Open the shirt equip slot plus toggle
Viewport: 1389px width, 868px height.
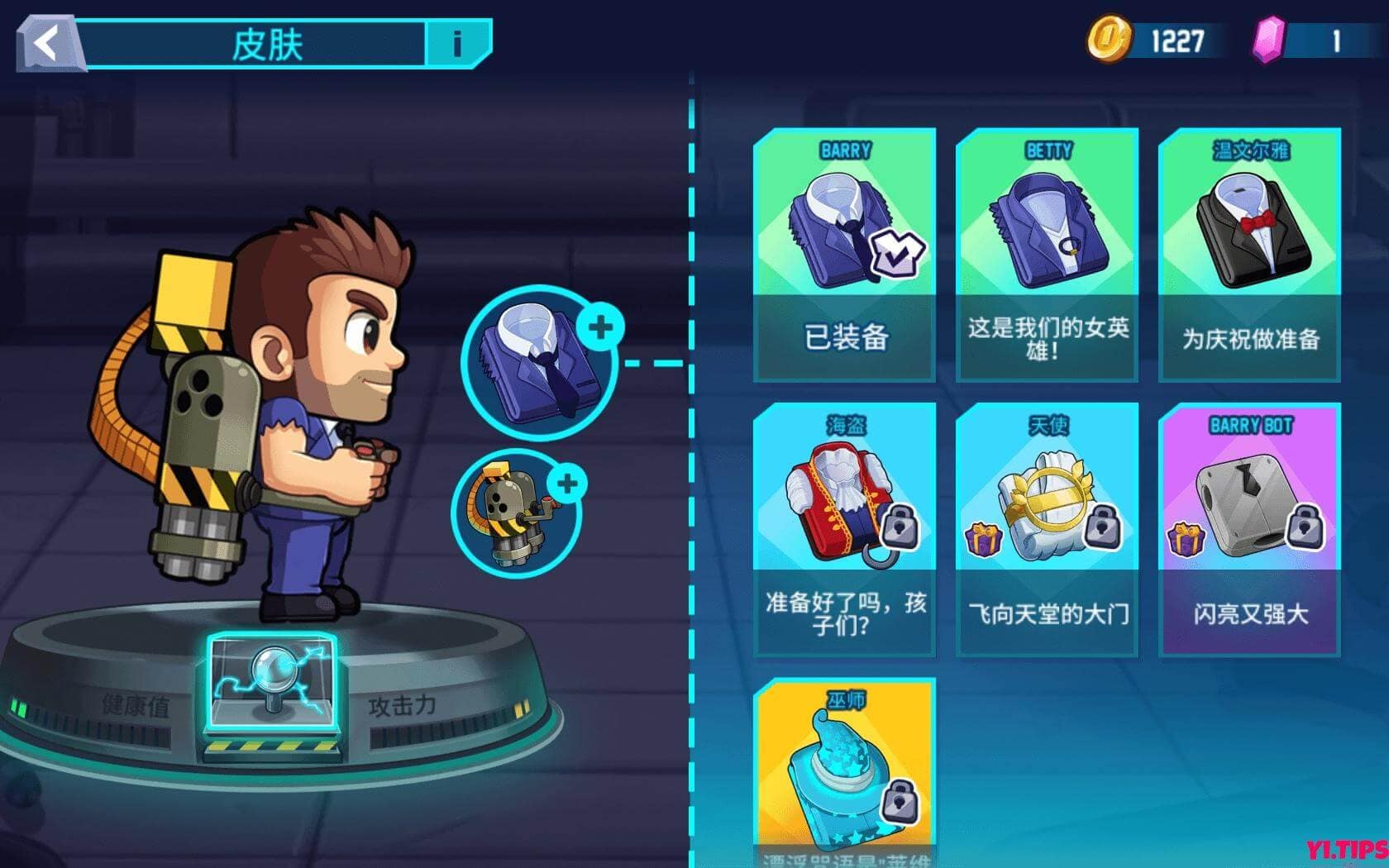point(601,327)
